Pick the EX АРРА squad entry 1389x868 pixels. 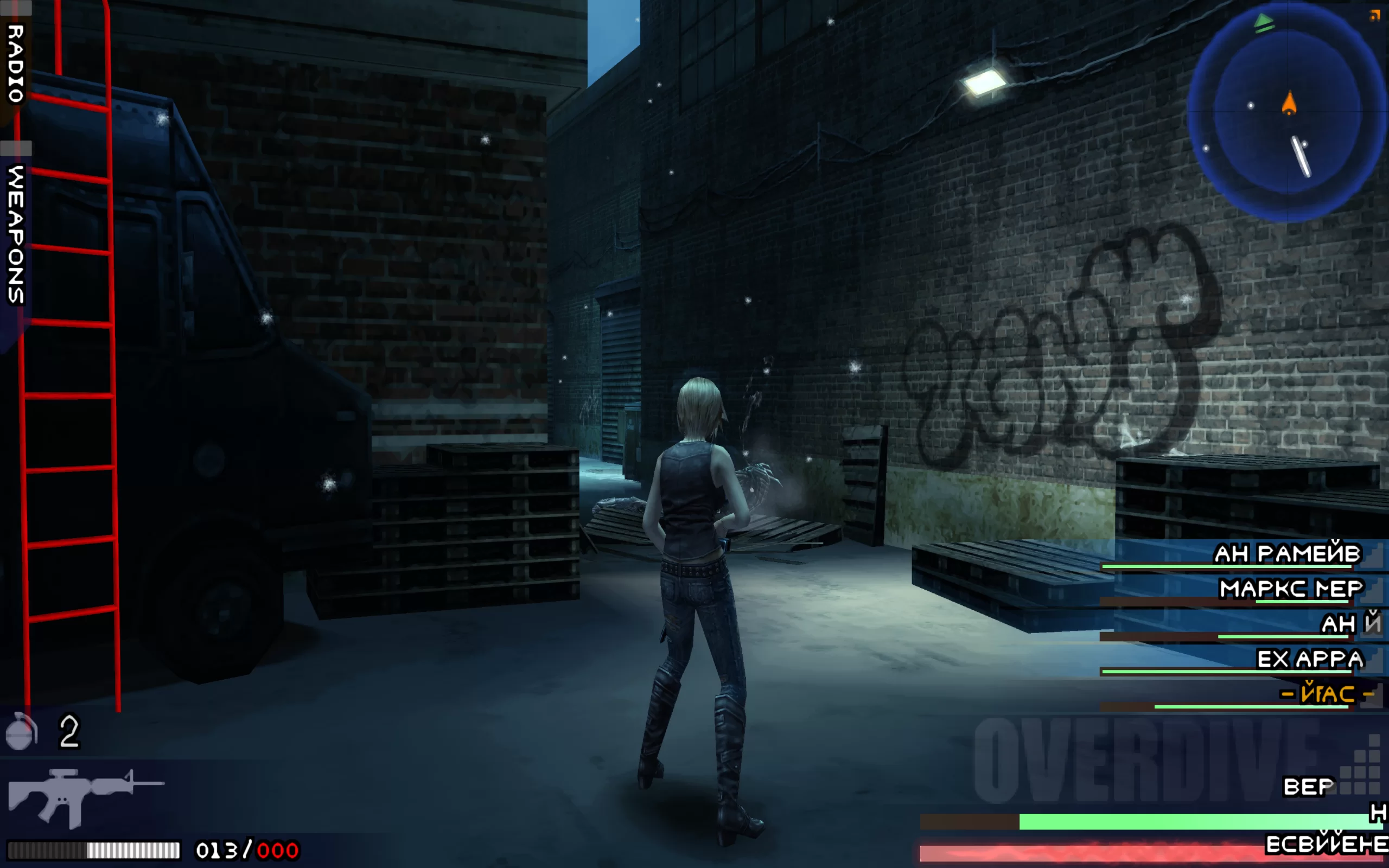tap(1310, 659)
